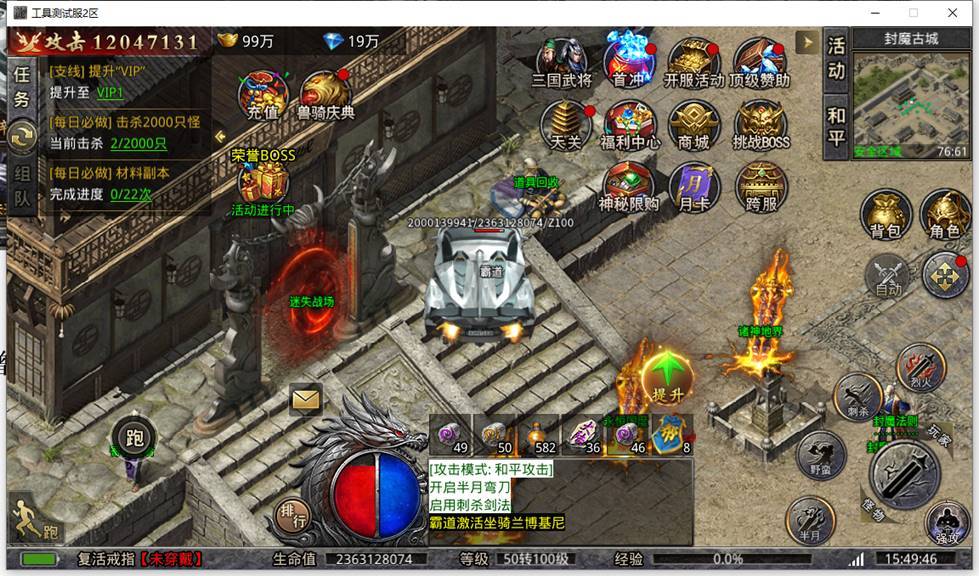This screenshot has width=979, height=576.
Task: Open the 福利中心 welfare icon
Action: tap(630, 125)
